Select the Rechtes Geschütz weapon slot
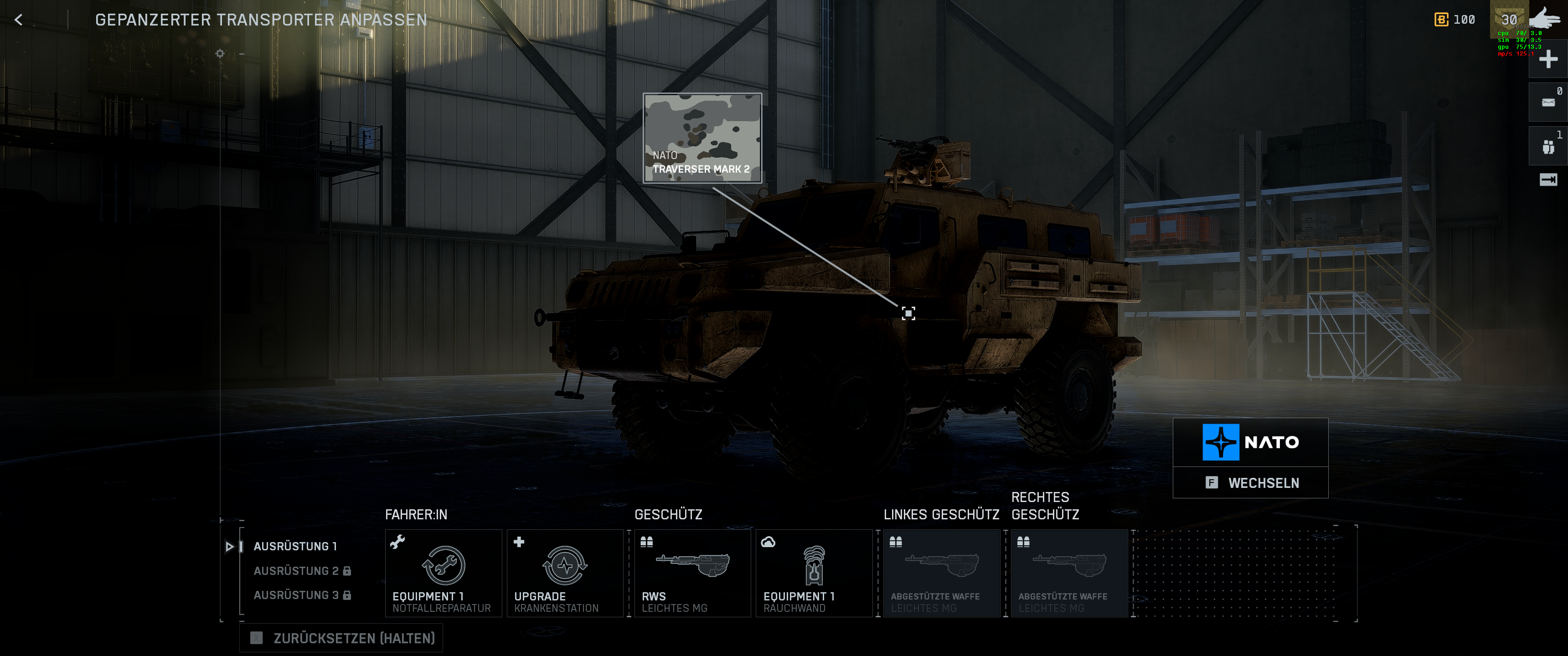 (1069, 573)
